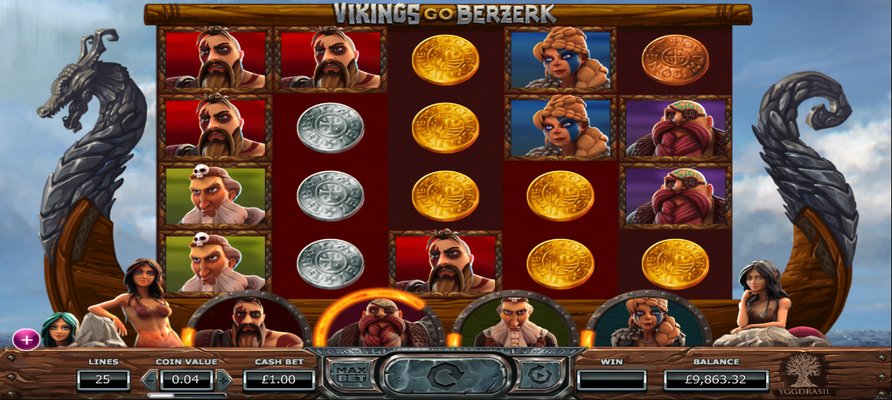Increase the coin value with right arrow
The height and width of the screenshot is (400, 892).
(x=224, y=380)
